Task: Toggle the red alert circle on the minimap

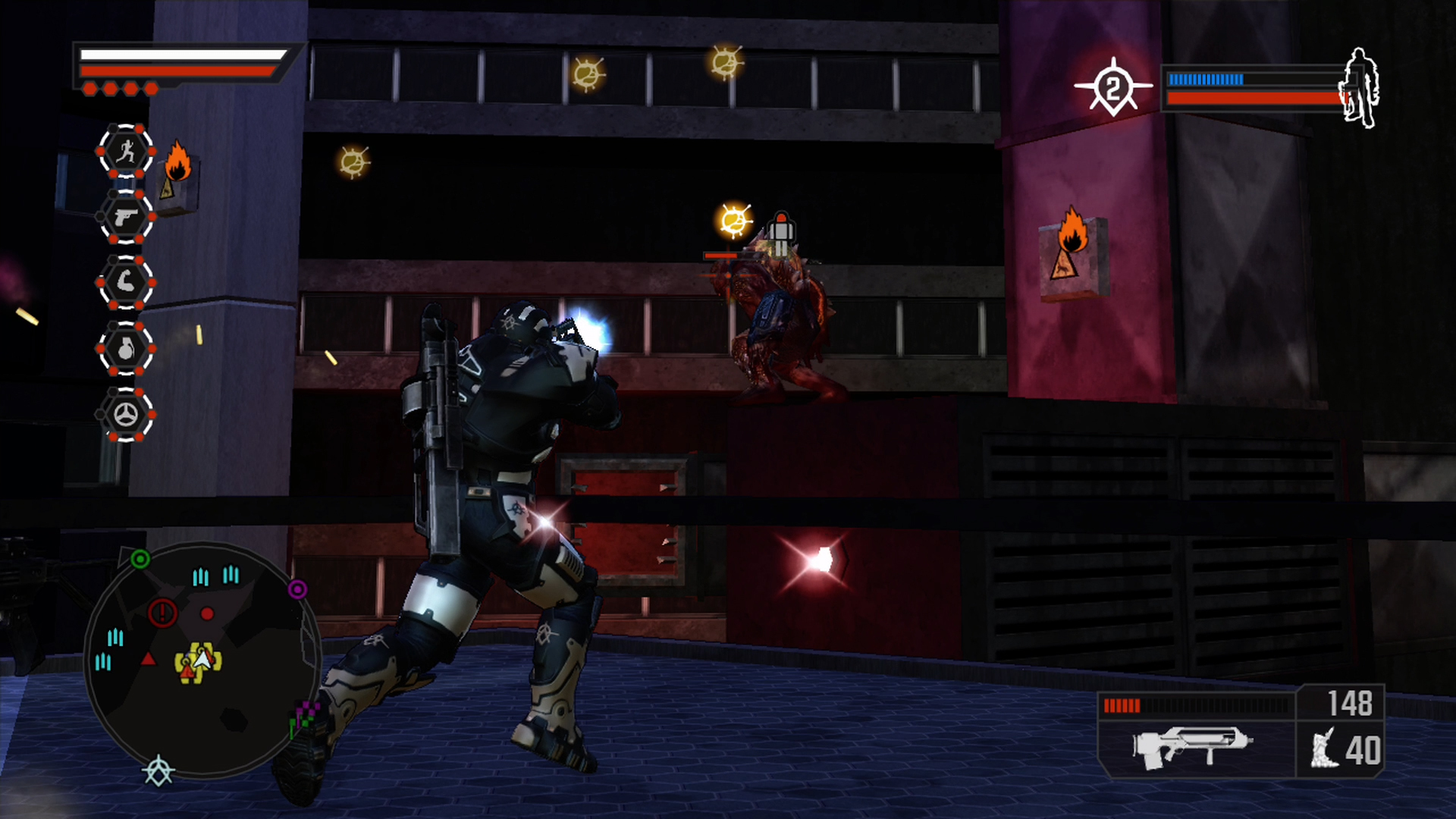Action: 162,613
